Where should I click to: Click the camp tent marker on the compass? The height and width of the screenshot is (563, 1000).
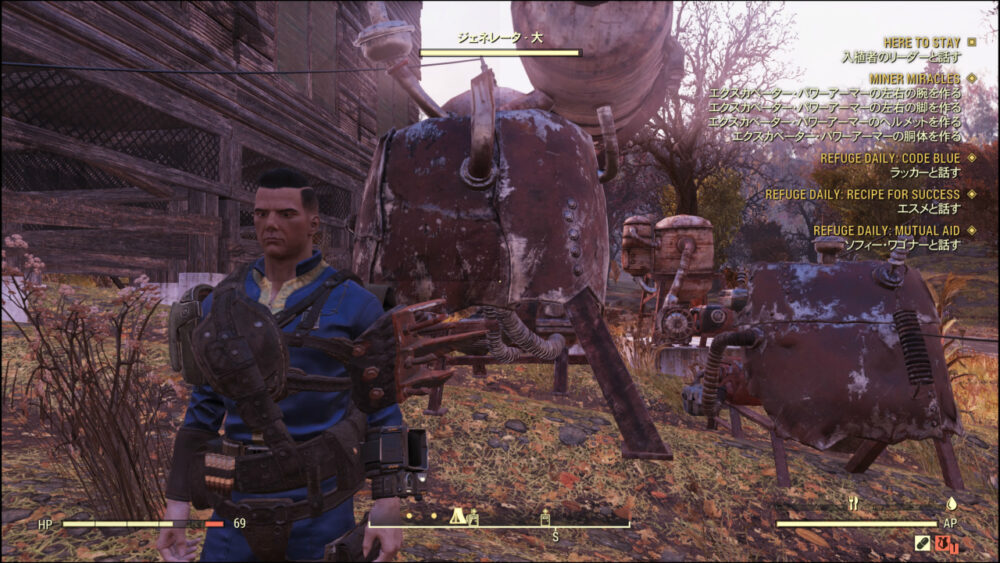point(457,516)
